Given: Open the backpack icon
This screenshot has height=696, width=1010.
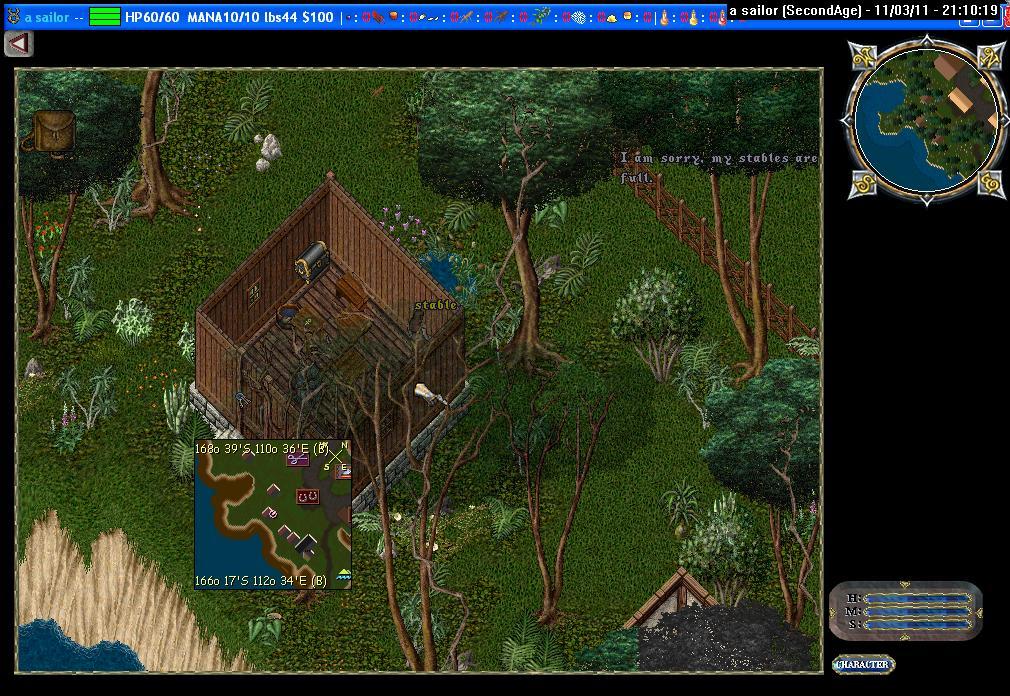Looking at the screenshot, I should pos(53,132).
